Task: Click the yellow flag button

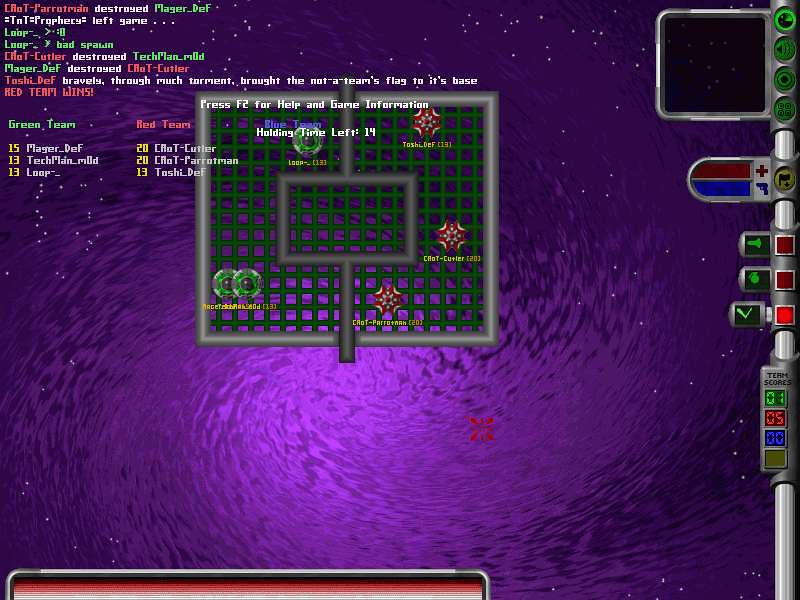Action: 785,180
